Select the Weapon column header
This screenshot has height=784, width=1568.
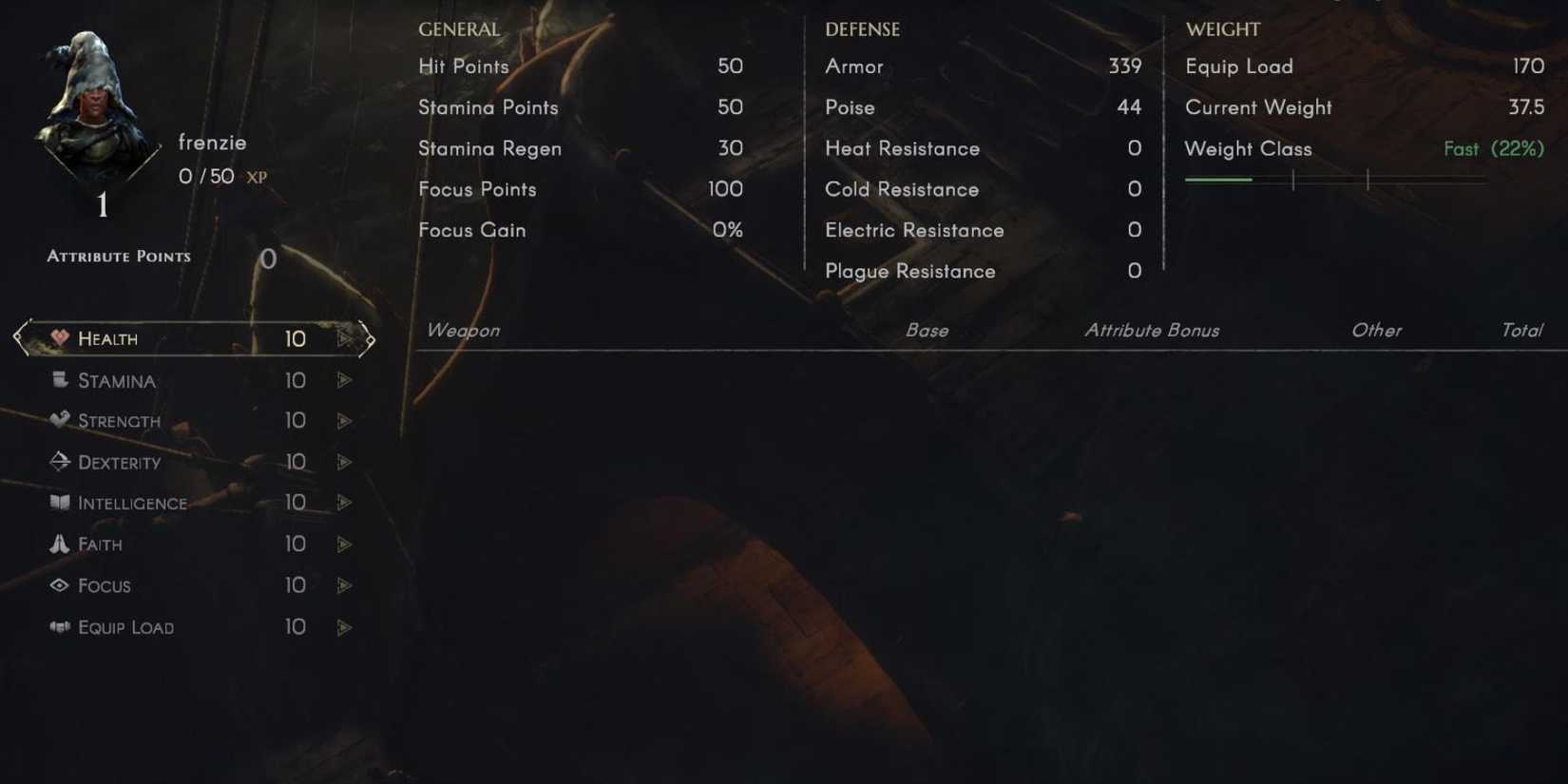pos(463,331)
